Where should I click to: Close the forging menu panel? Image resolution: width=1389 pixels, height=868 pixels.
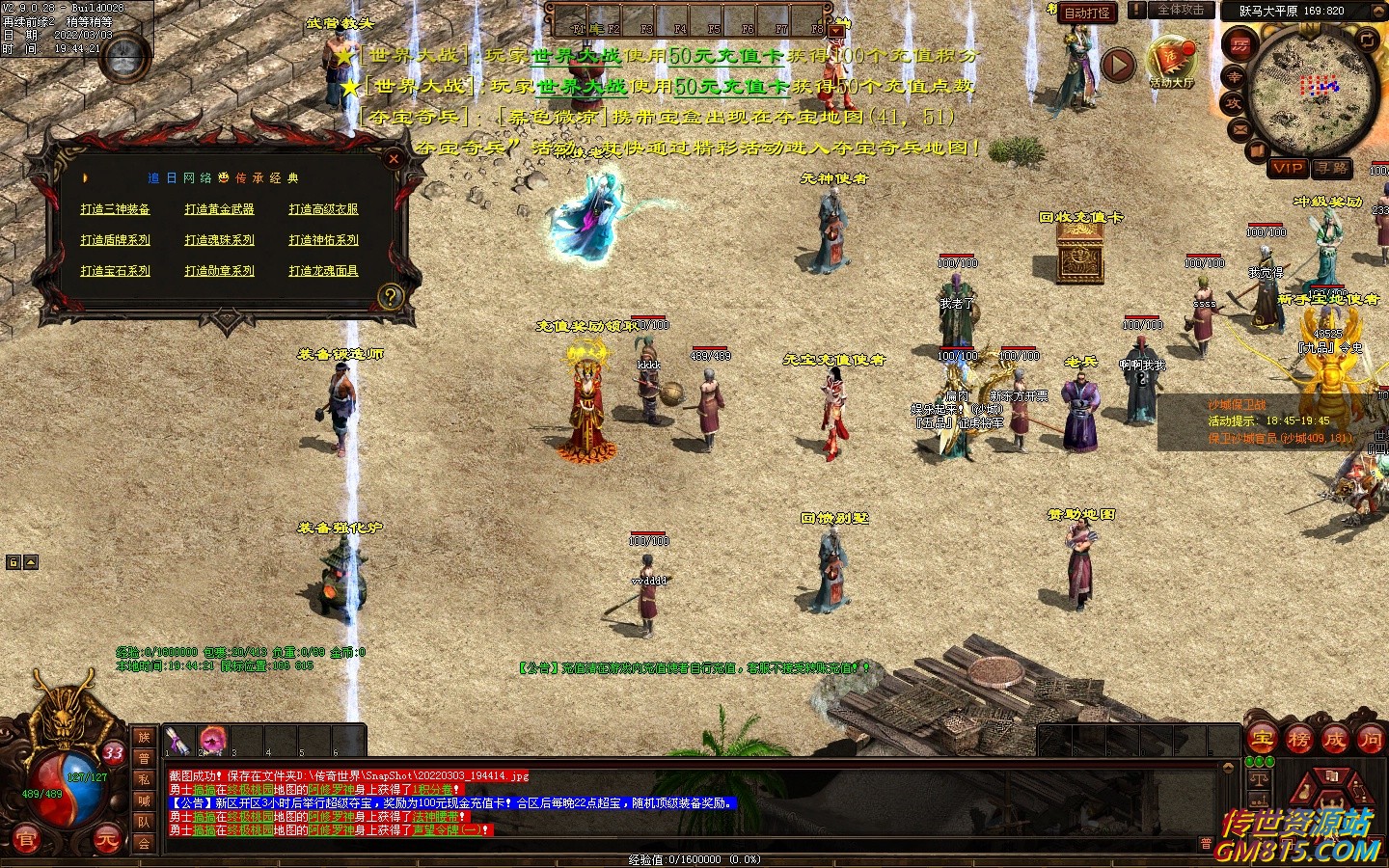click(394, 159)
